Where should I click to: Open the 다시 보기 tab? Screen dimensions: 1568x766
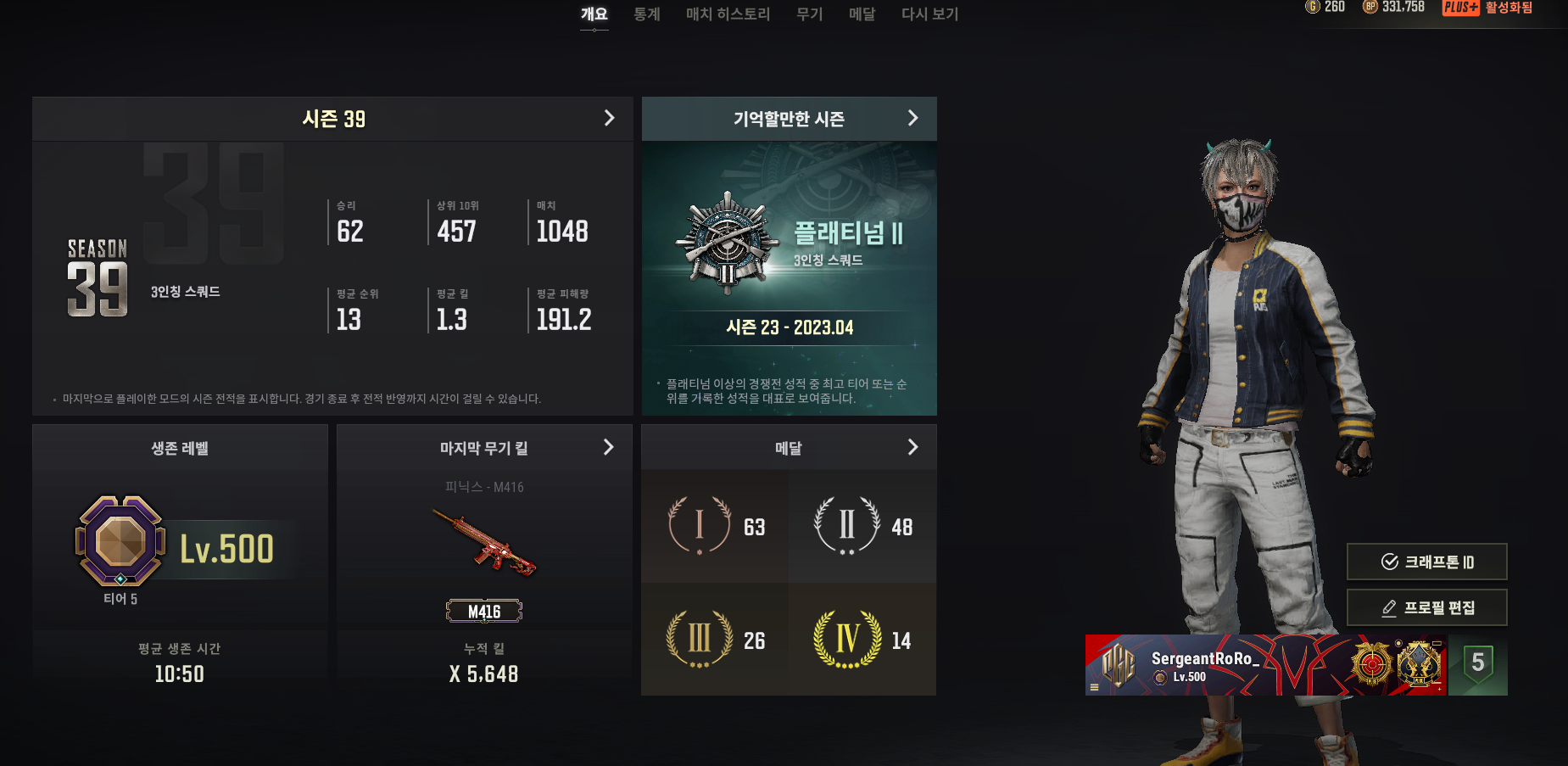(929, 14)
